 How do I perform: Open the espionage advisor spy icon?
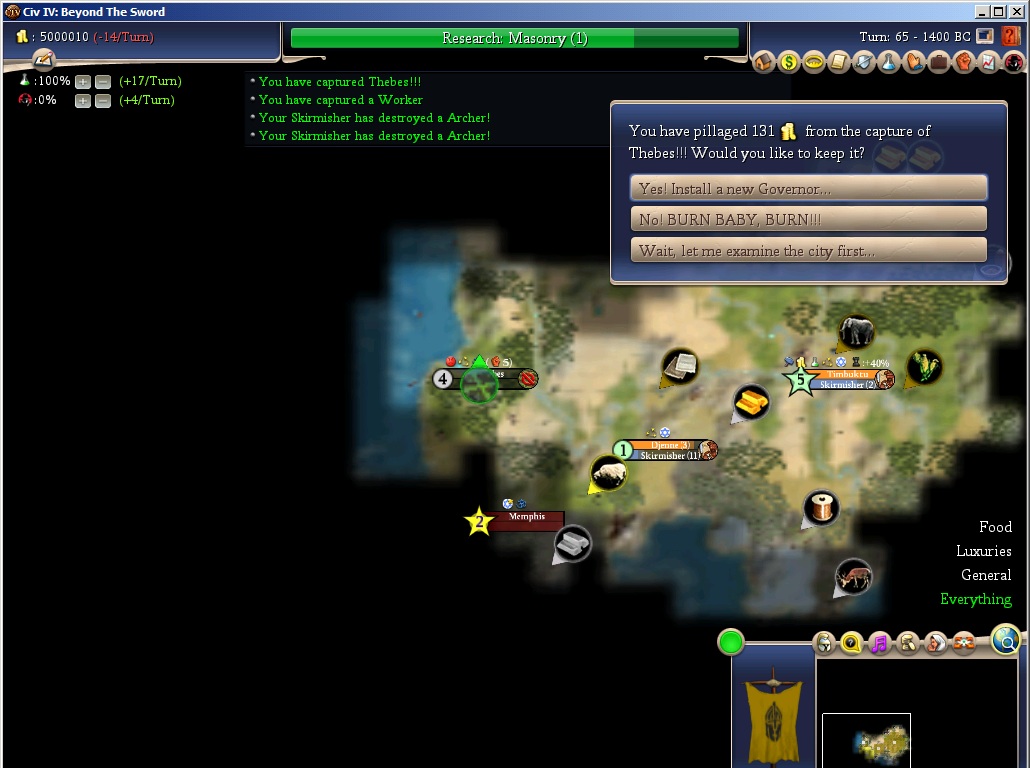(x=1014, y=63)
